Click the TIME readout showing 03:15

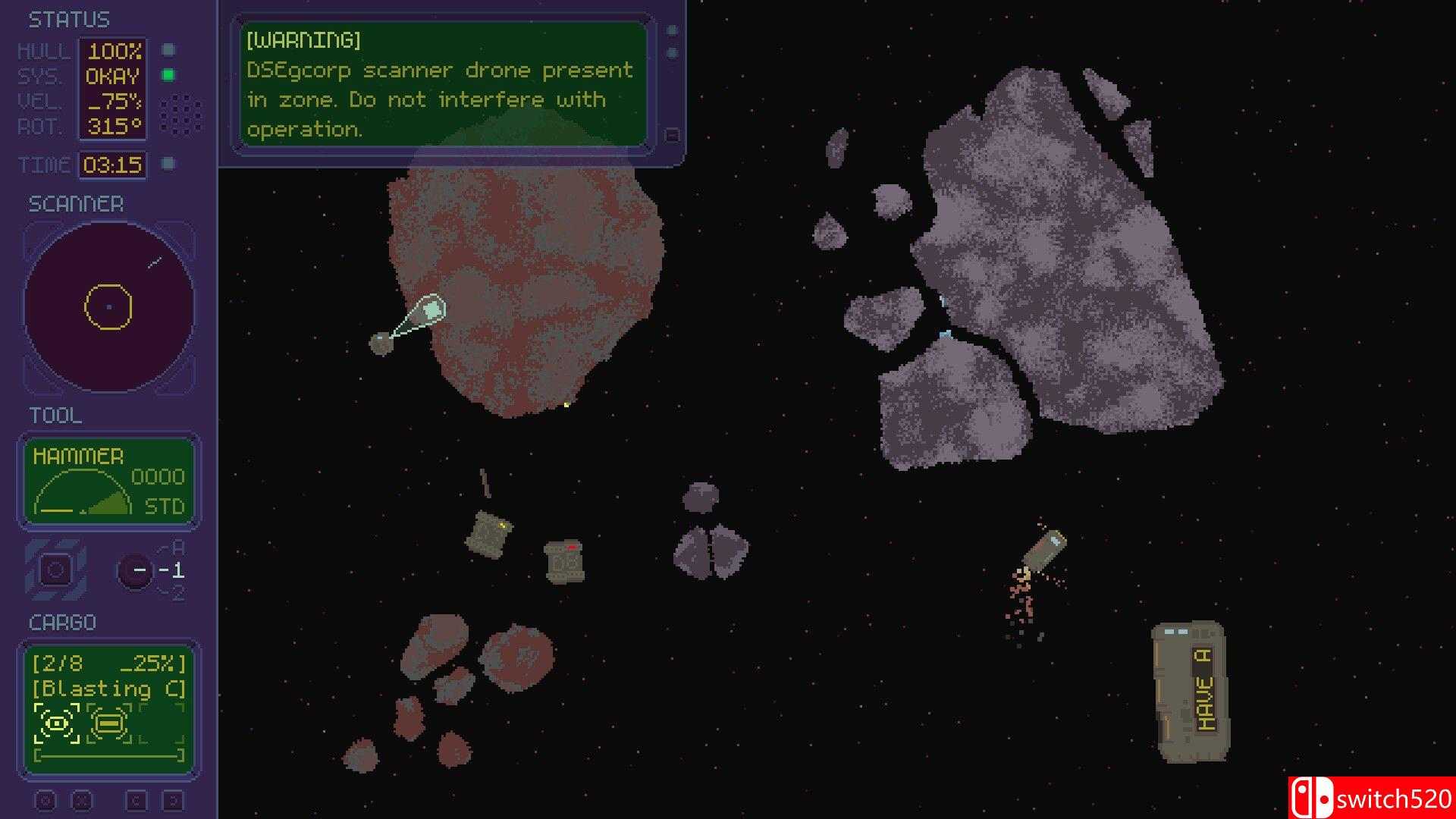112,162
